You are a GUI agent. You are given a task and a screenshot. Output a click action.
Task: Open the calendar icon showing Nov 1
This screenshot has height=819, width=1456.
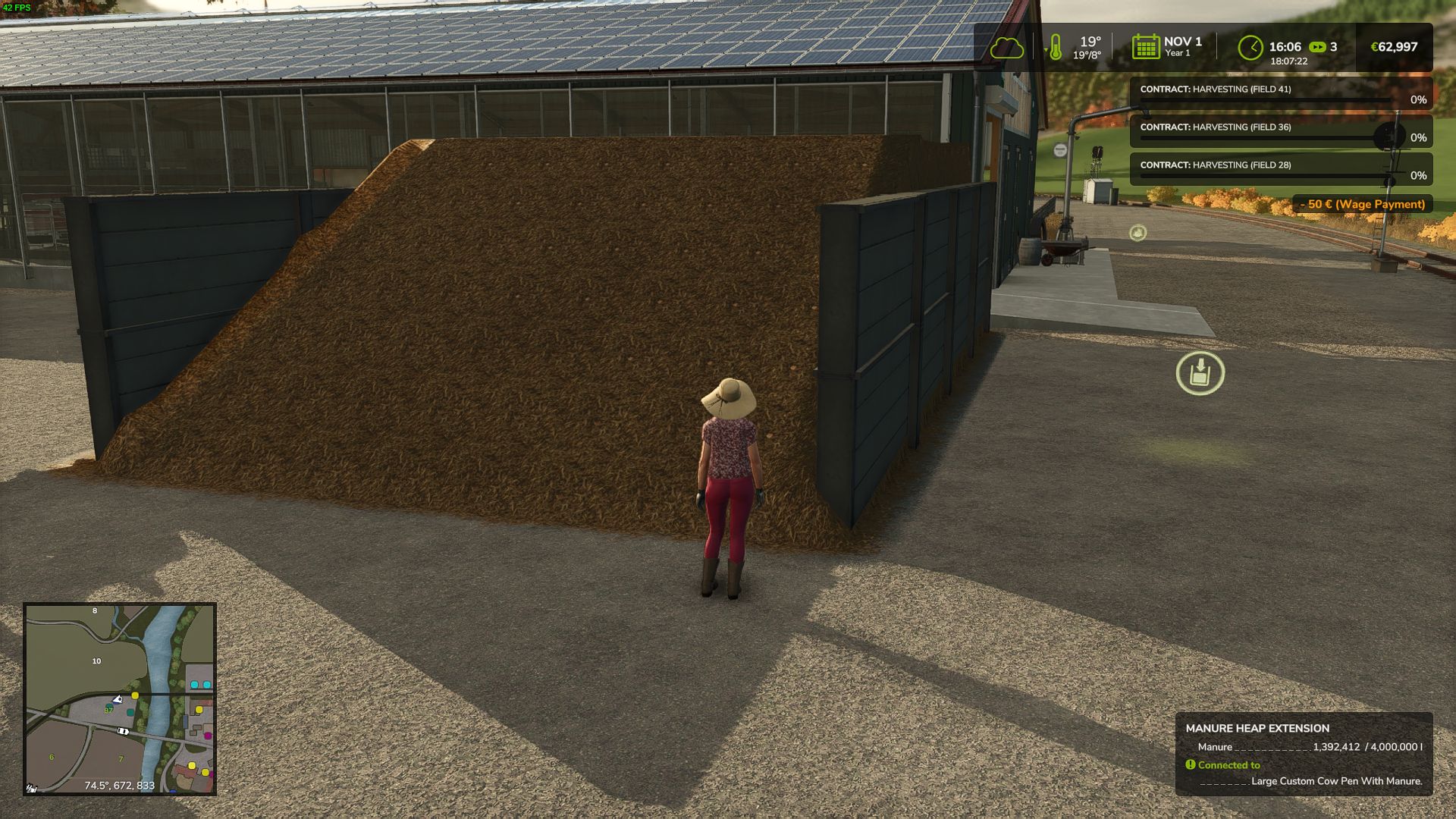(1145, 47)
